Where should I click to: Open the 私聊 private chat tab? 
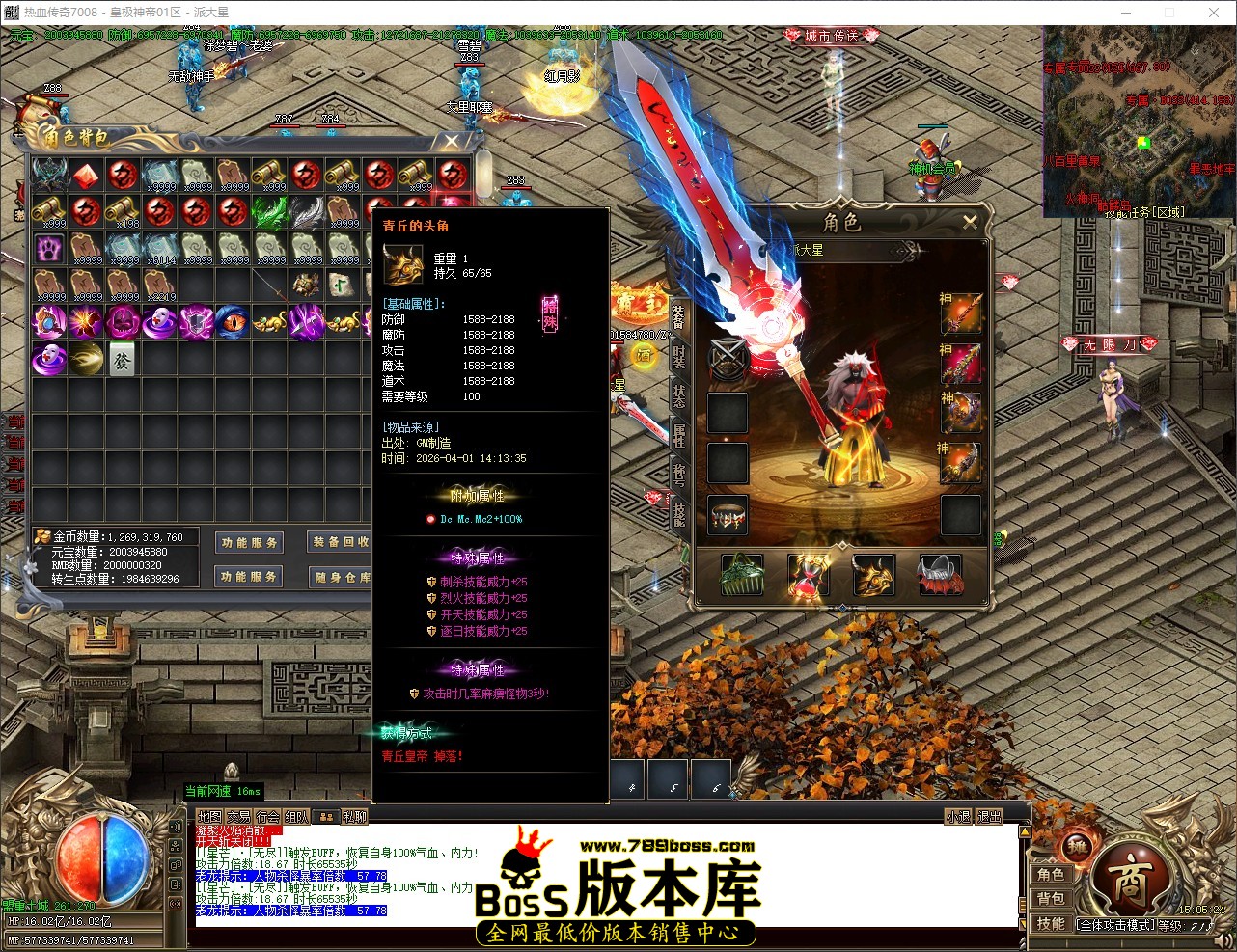click(354, 816)
